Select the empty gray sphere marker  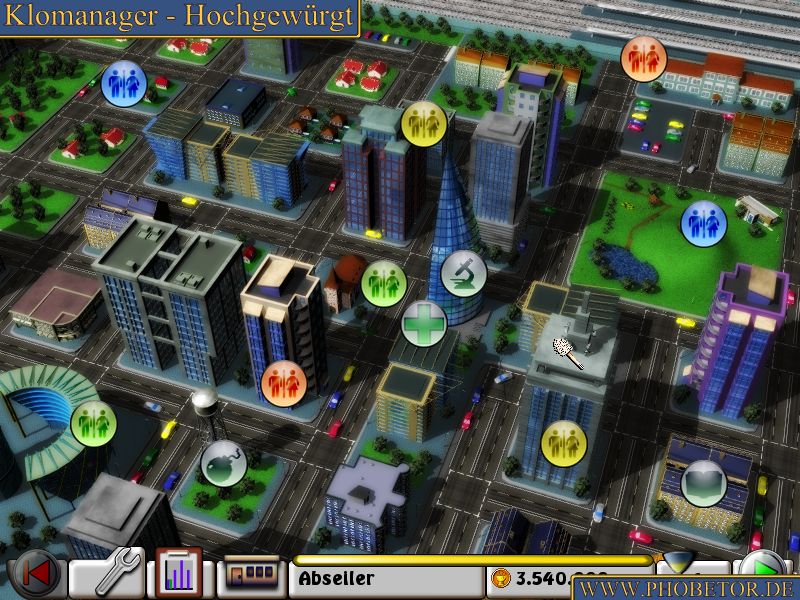coord(701,482)
